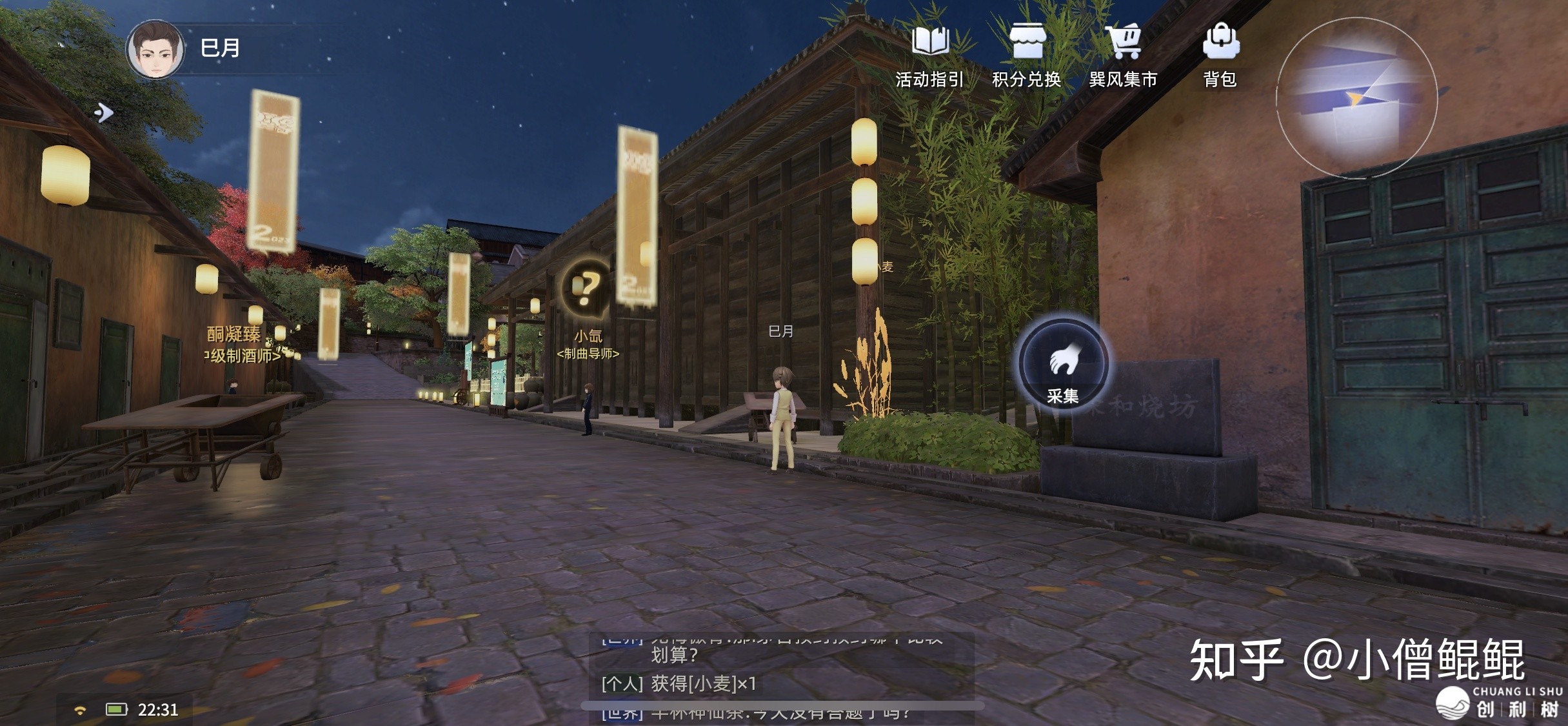Screen dimensions: 1568x726
Task: Open the 活动指引 activity guide
Action: (x=929, y=55)
